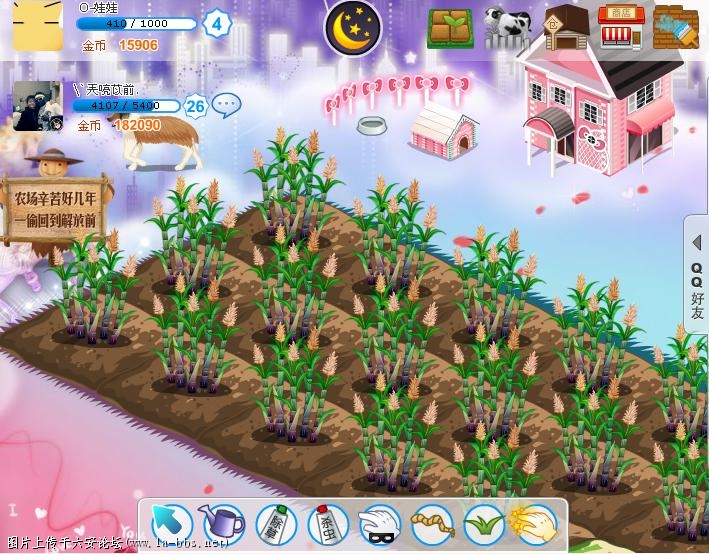The height and width of the screenshot is (554, 709).
Task: Open the warehouse barn
Action: 564,28
